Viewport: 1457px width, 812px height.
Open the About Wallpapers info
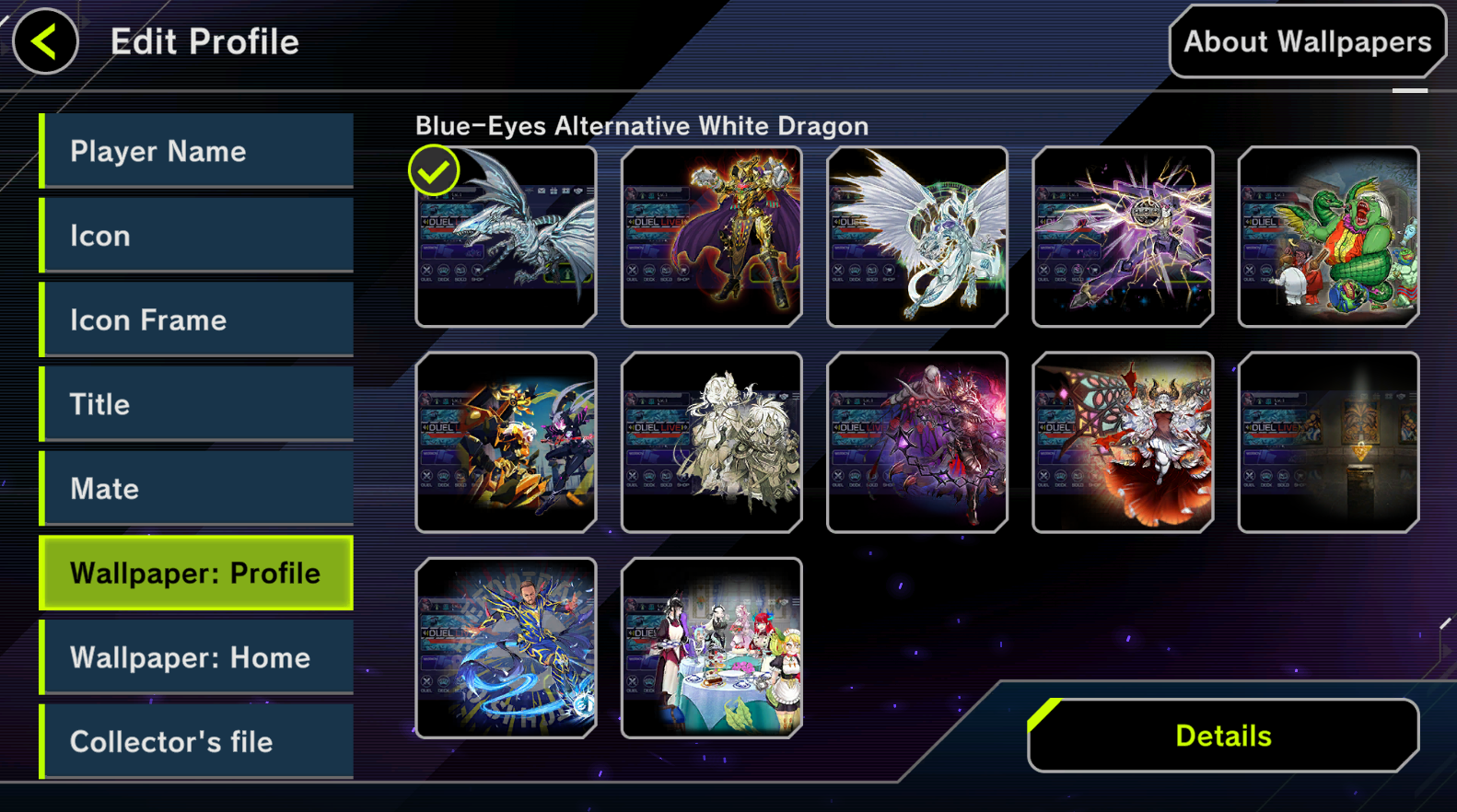pos(1307,42)
